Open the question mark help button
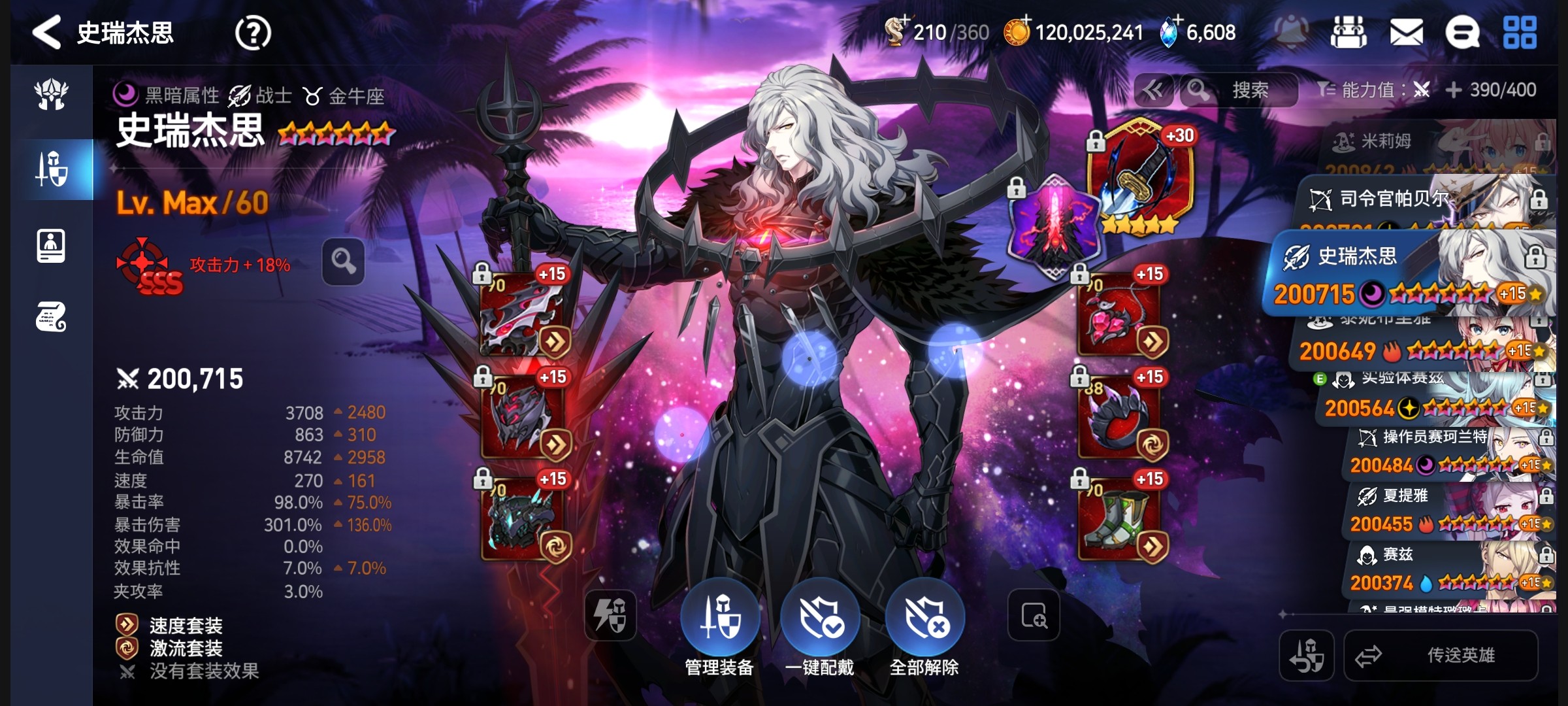1568x706 pixels. [253, 33]
